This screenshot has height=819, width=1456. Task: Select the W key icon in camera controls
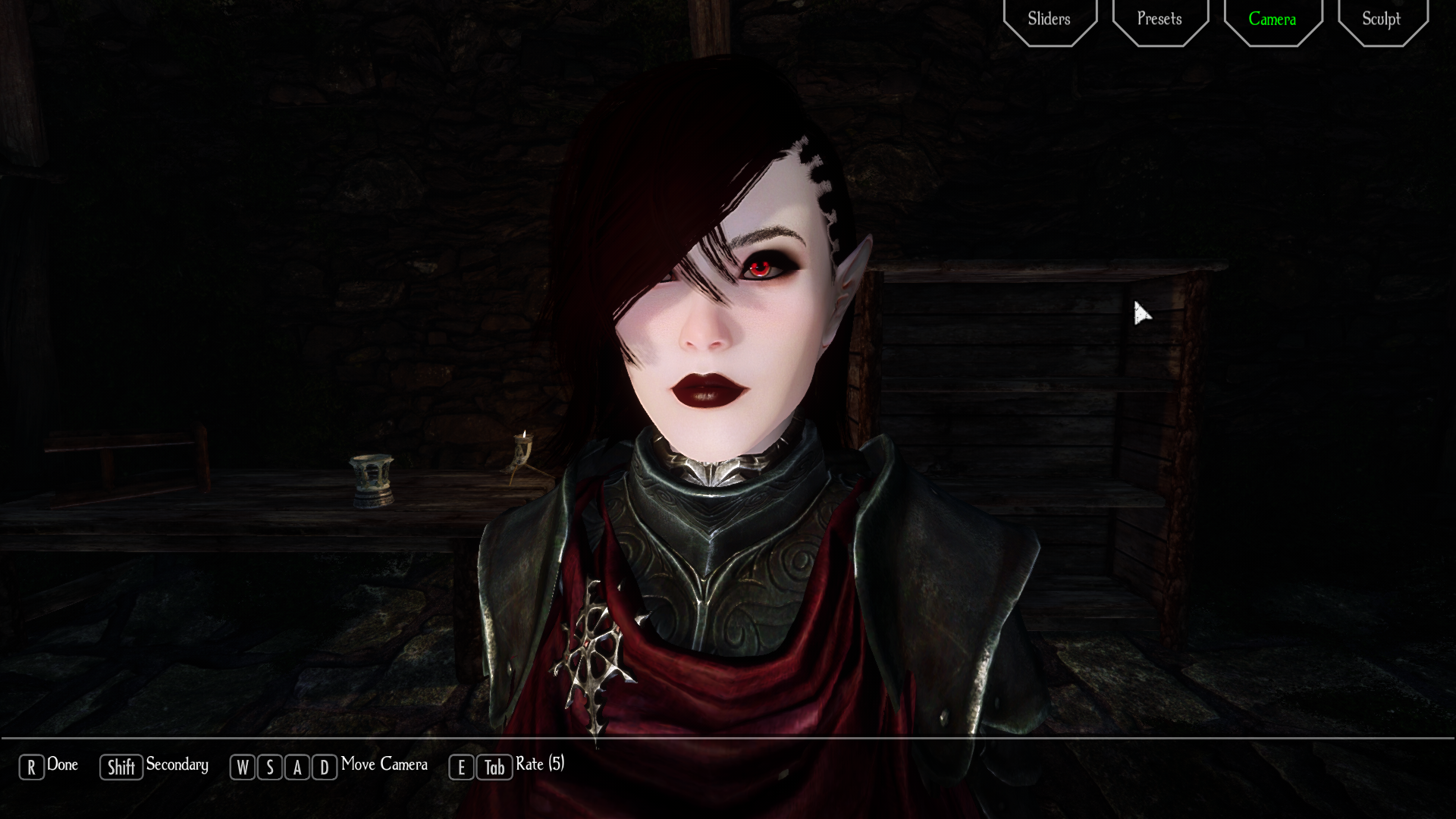coord(243,767)
